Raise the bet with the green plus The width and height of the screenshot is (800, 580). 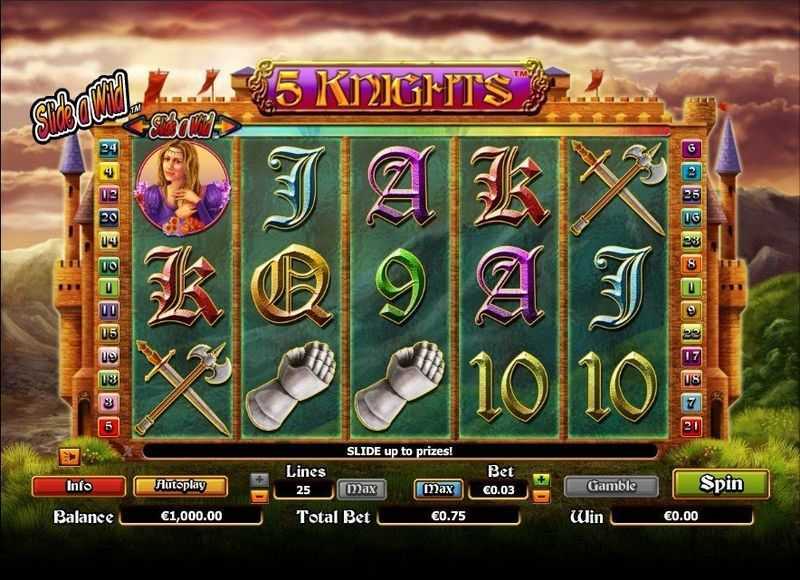click(541, 479)
